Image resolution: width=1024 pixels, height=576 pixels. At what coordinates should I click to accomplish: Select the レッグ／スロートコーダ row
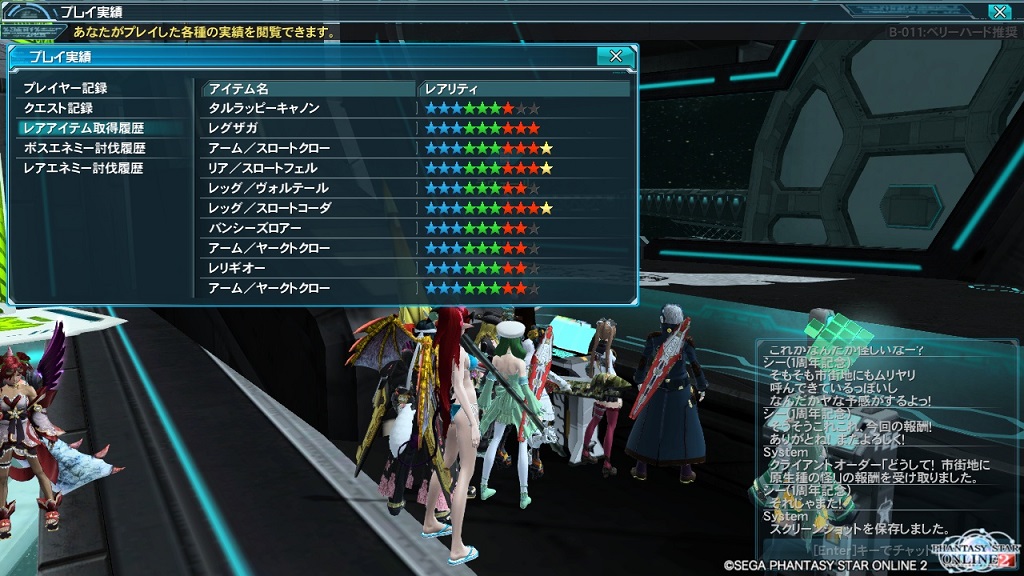(269, 208)
